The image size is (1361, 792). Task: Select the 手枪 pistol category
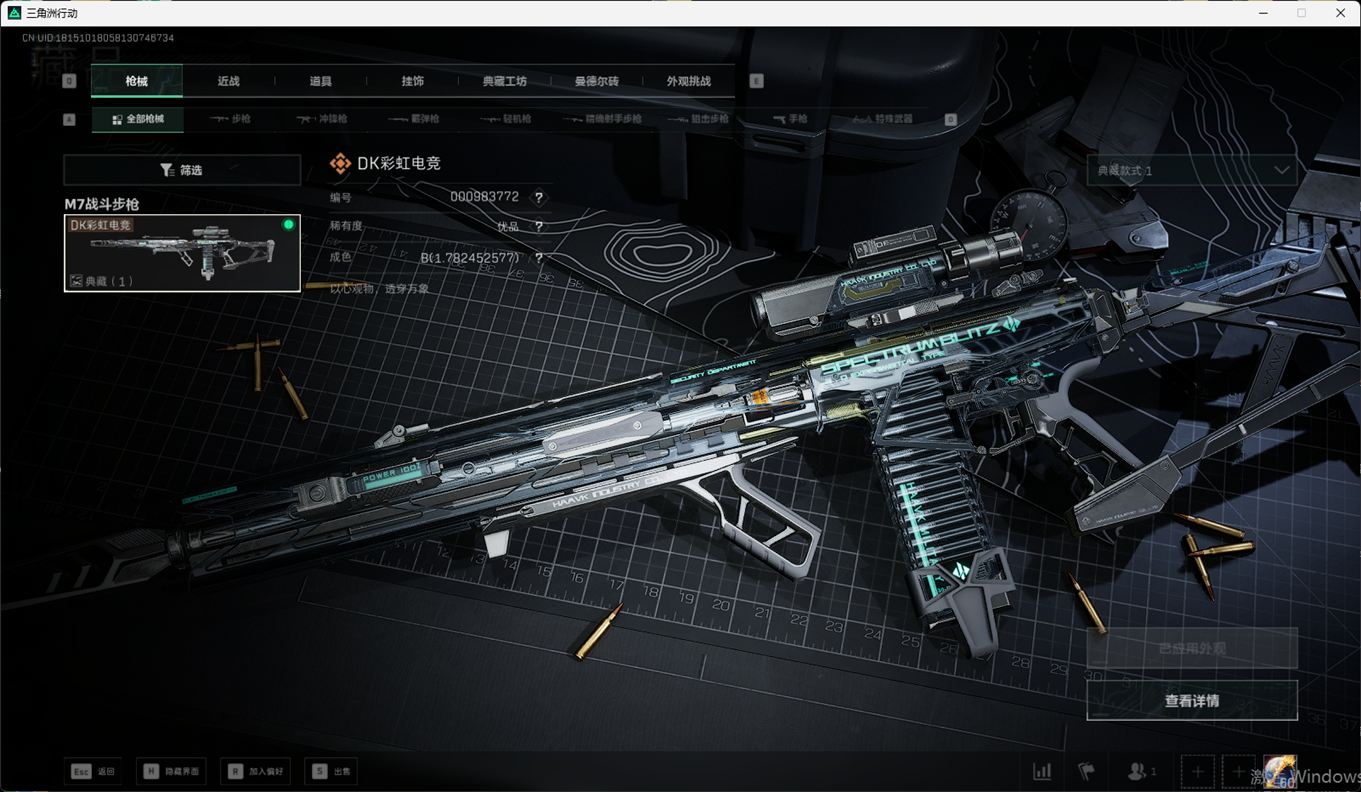coord(790,119)
